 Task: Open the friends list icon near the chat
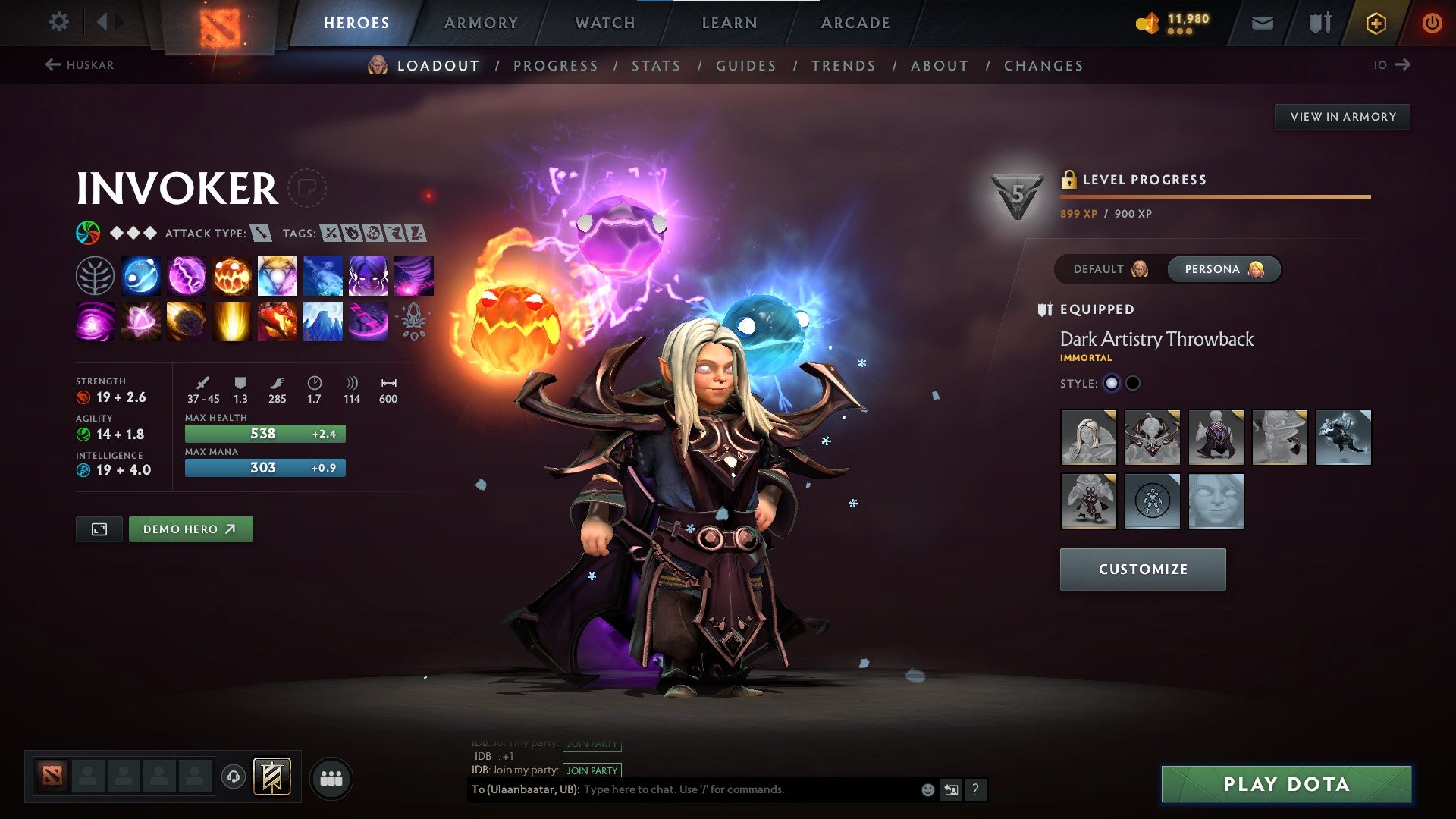tap(331, 777)
